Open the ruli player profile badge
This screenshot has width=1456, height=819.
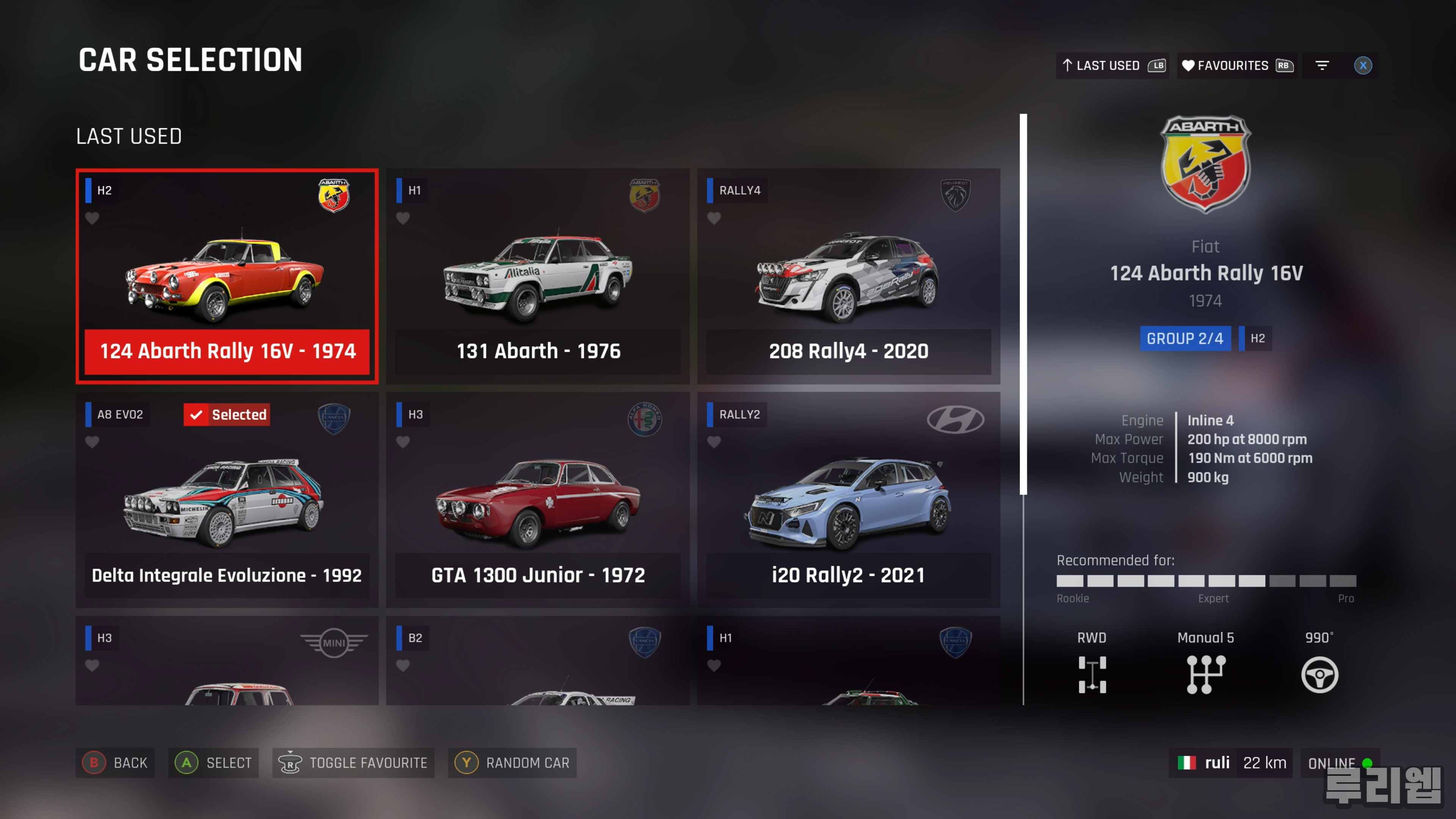(1230, 763)
